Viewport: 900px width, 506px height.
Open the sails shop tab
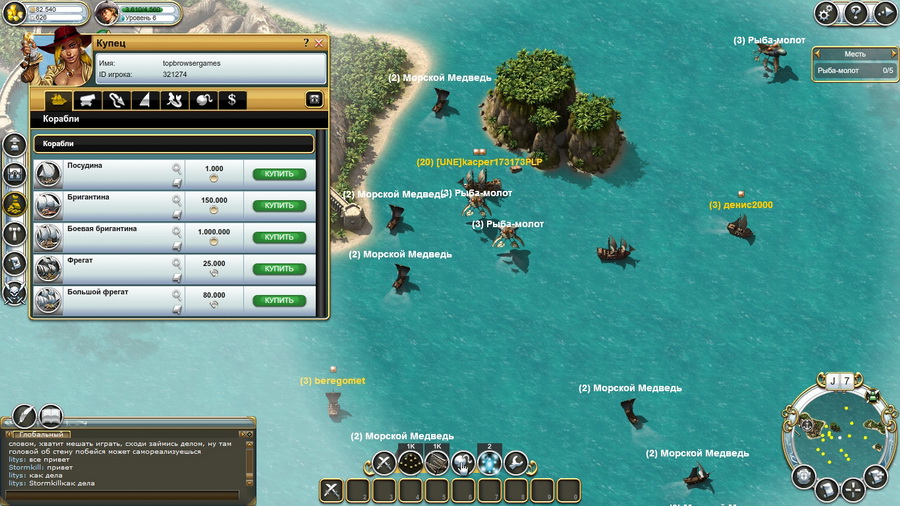tap(145, 100)
